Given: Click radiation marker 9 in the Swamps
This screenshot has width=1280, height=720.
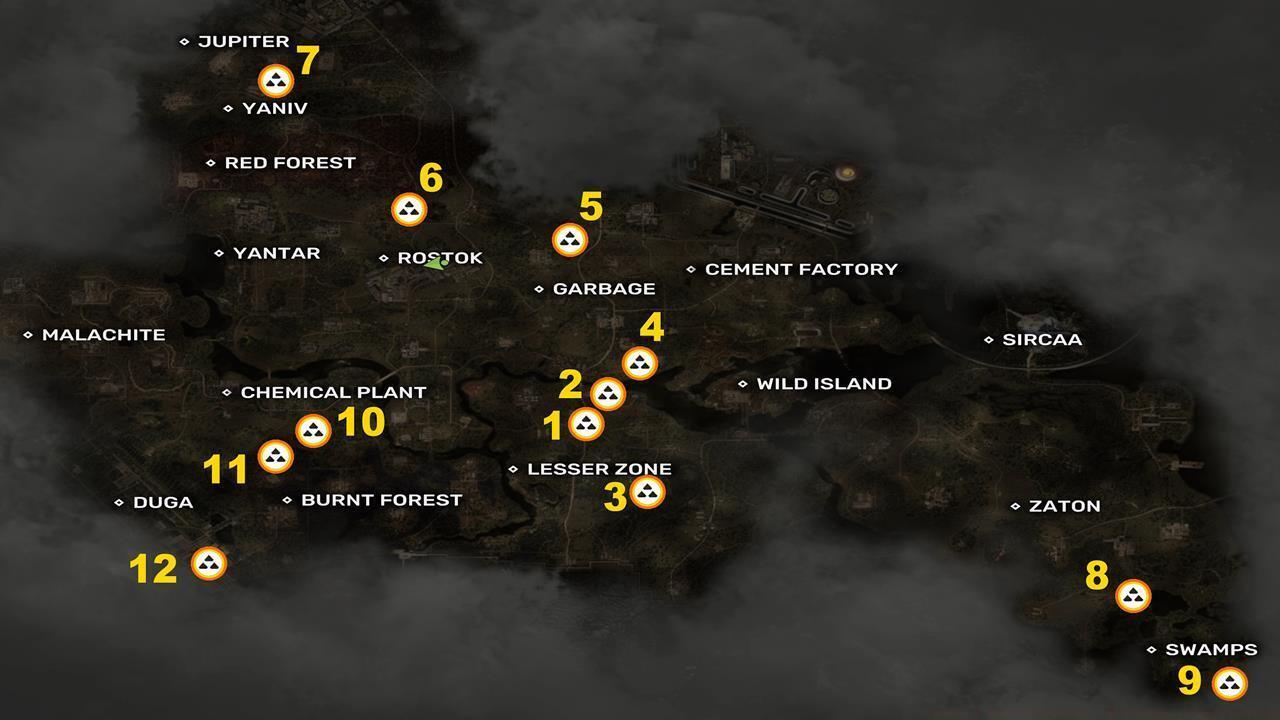Looking at the screenshot, I should [x=1228, y=684].
